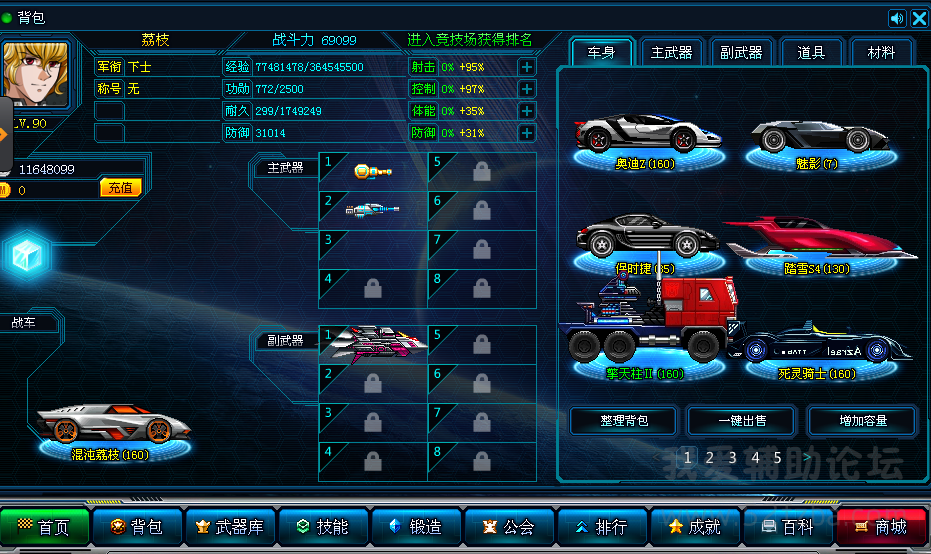Select the 材料 tab

tap(881, 52)
